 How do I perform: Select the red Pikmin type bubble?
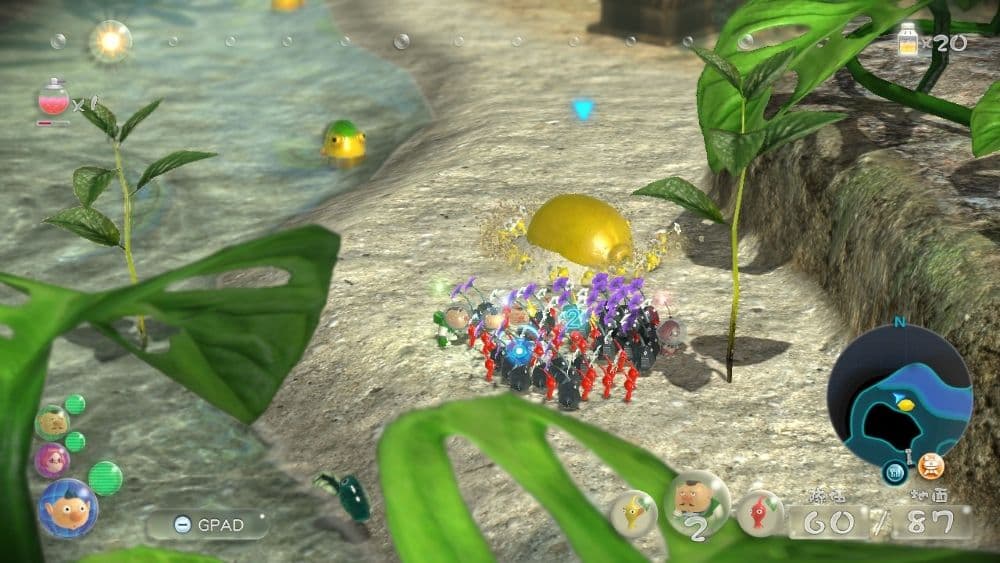pyautogui.click(x=760, y=512)
